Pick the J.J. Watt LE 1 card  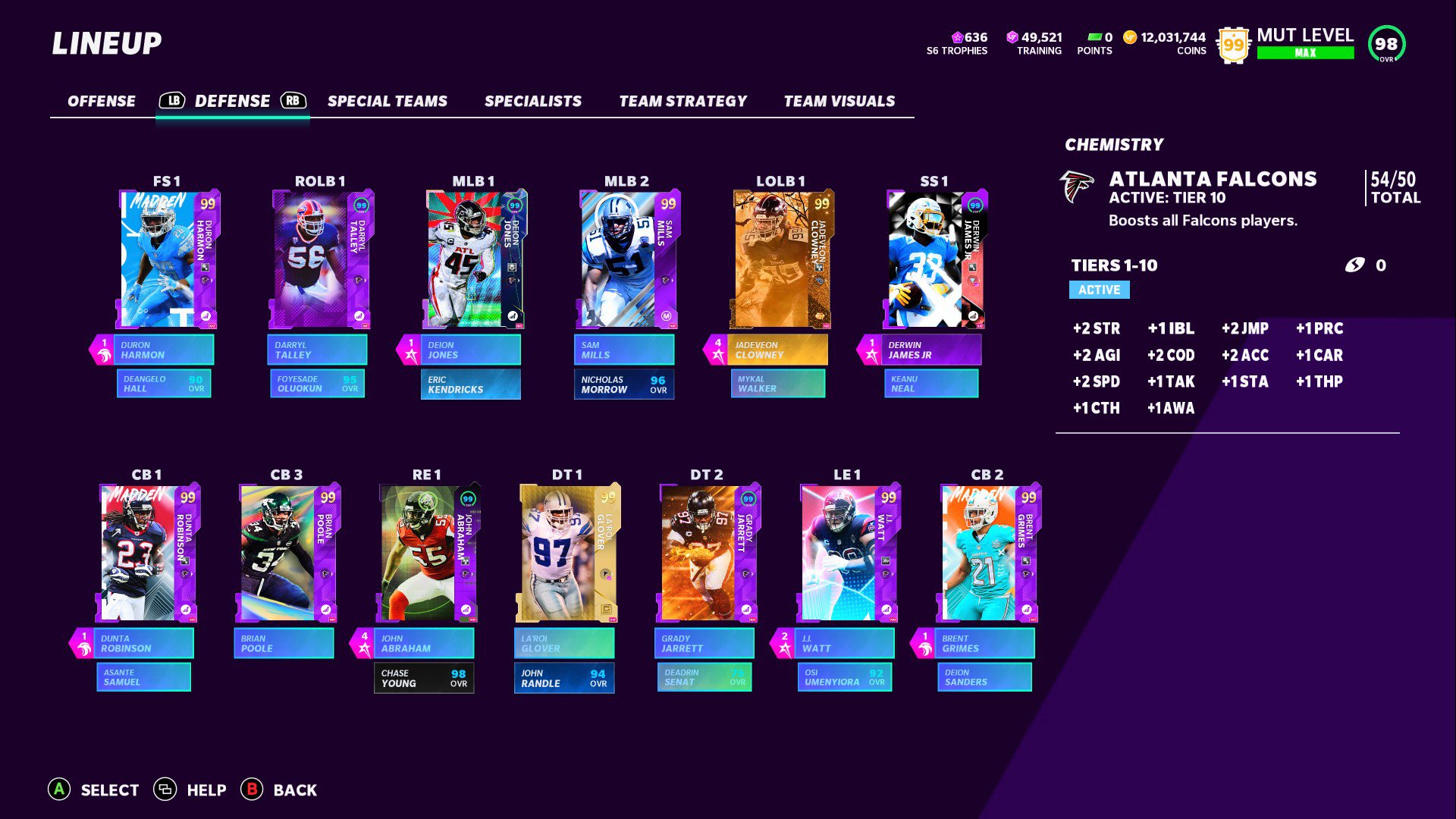[x=848, y=553]
